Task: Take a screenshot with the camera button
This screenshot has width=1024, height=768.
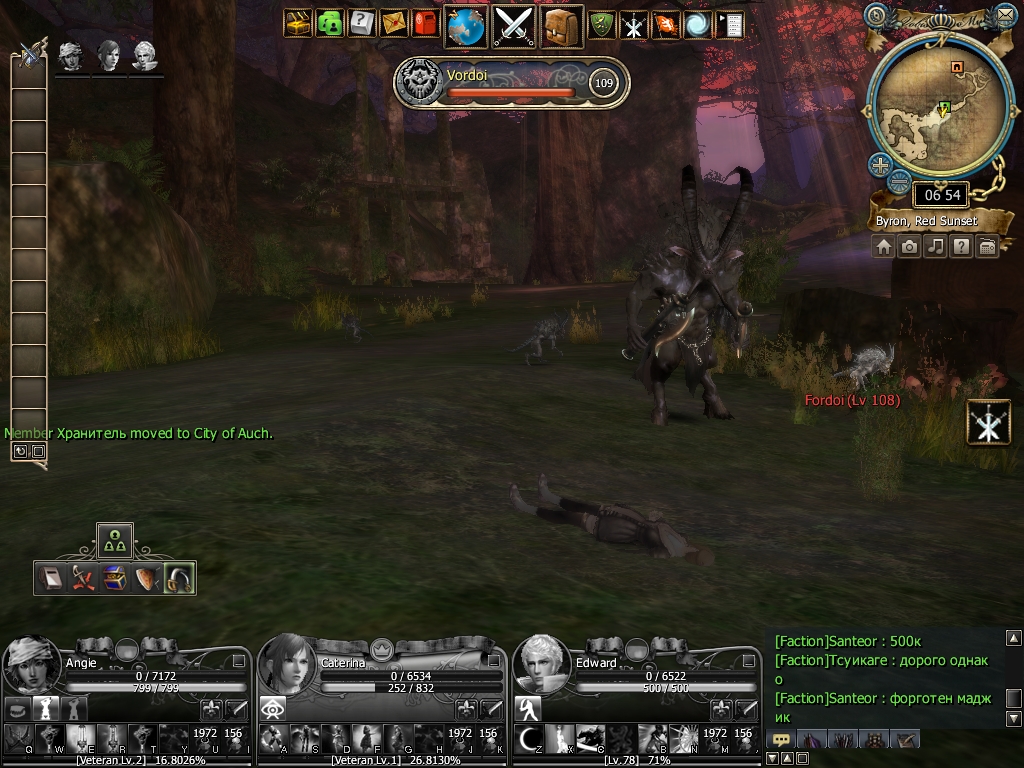Action: [x=909, y=246]
